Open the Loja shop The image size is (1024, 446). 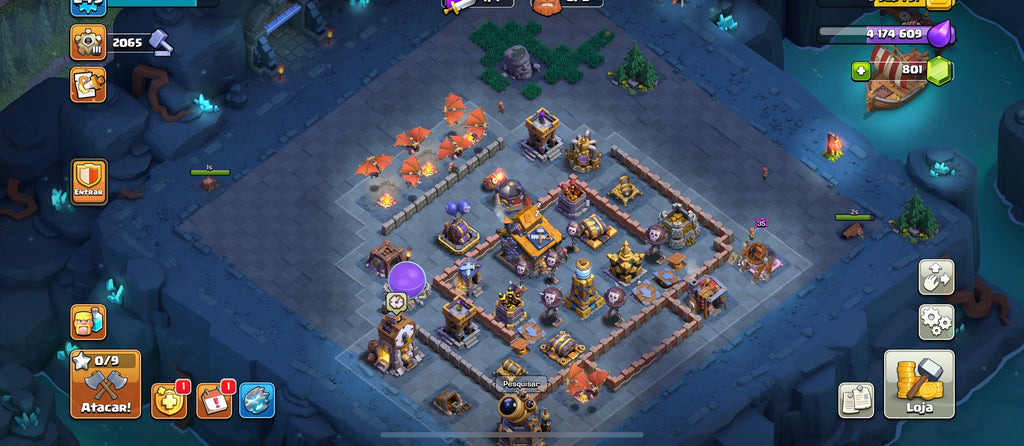coord(919,384)
